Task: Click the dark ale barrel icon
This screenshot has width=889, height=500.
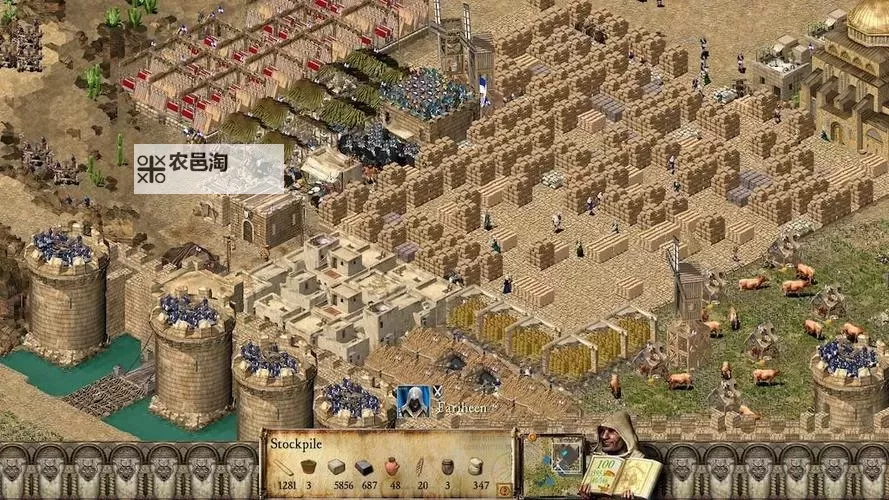Action: tap(447, 467)
